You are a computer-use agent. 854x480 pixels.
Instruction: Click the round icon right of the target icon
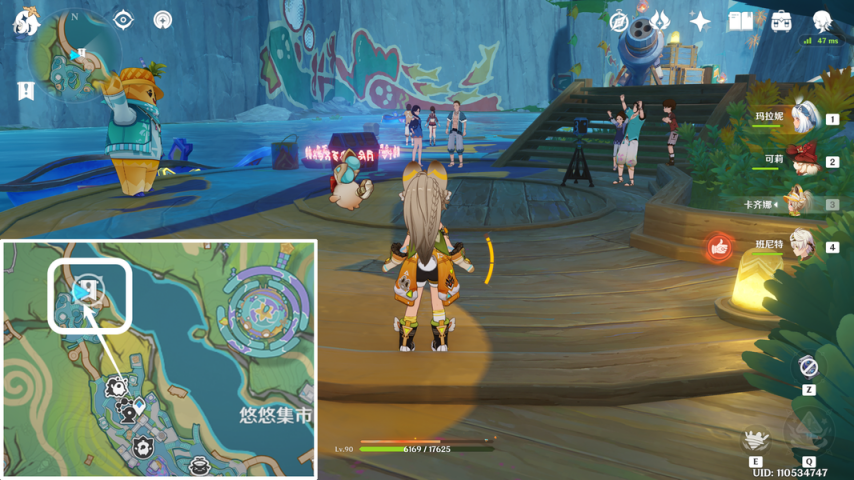click(162, 20)
